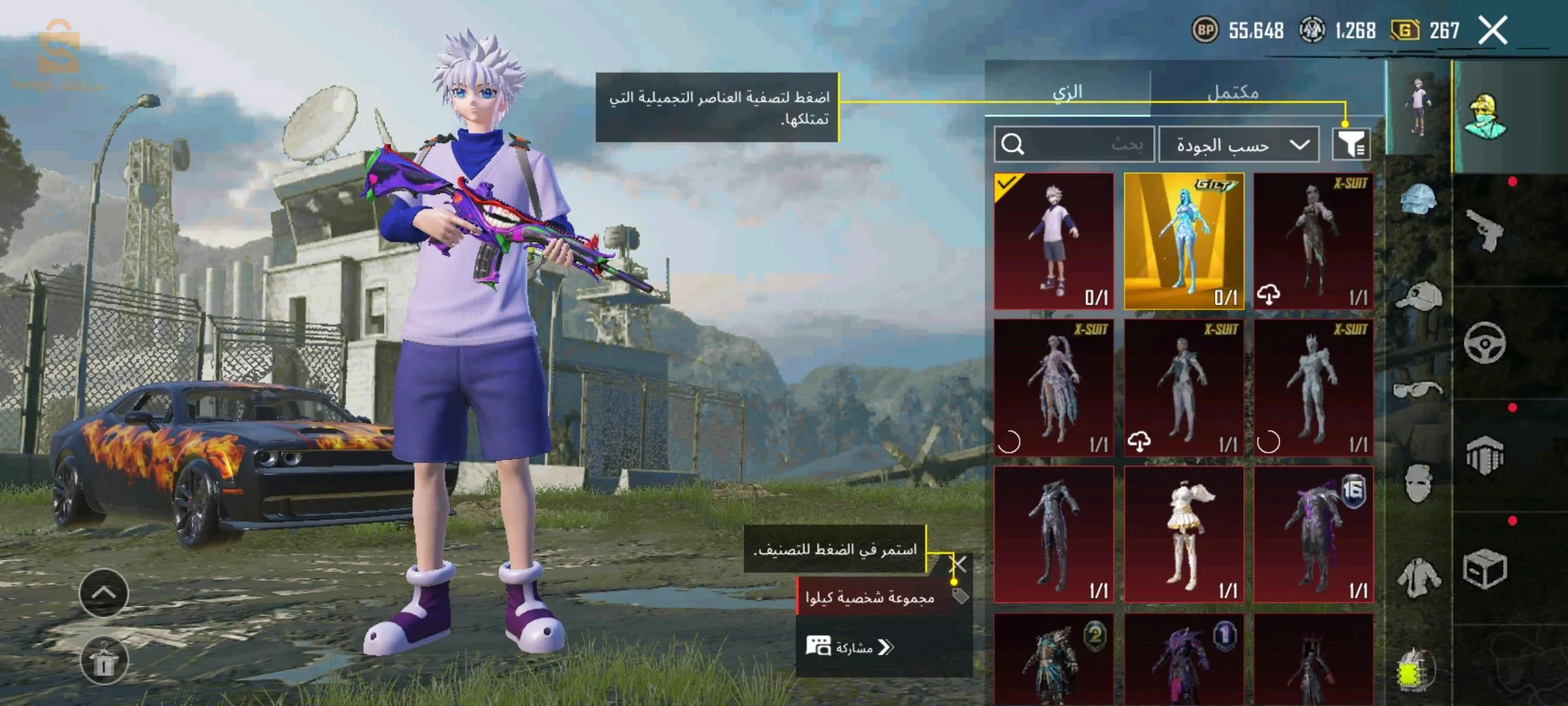Screen dimensions: 1568x706
Task: Collapse panel with the up arrow button
Action: (104, 593)
